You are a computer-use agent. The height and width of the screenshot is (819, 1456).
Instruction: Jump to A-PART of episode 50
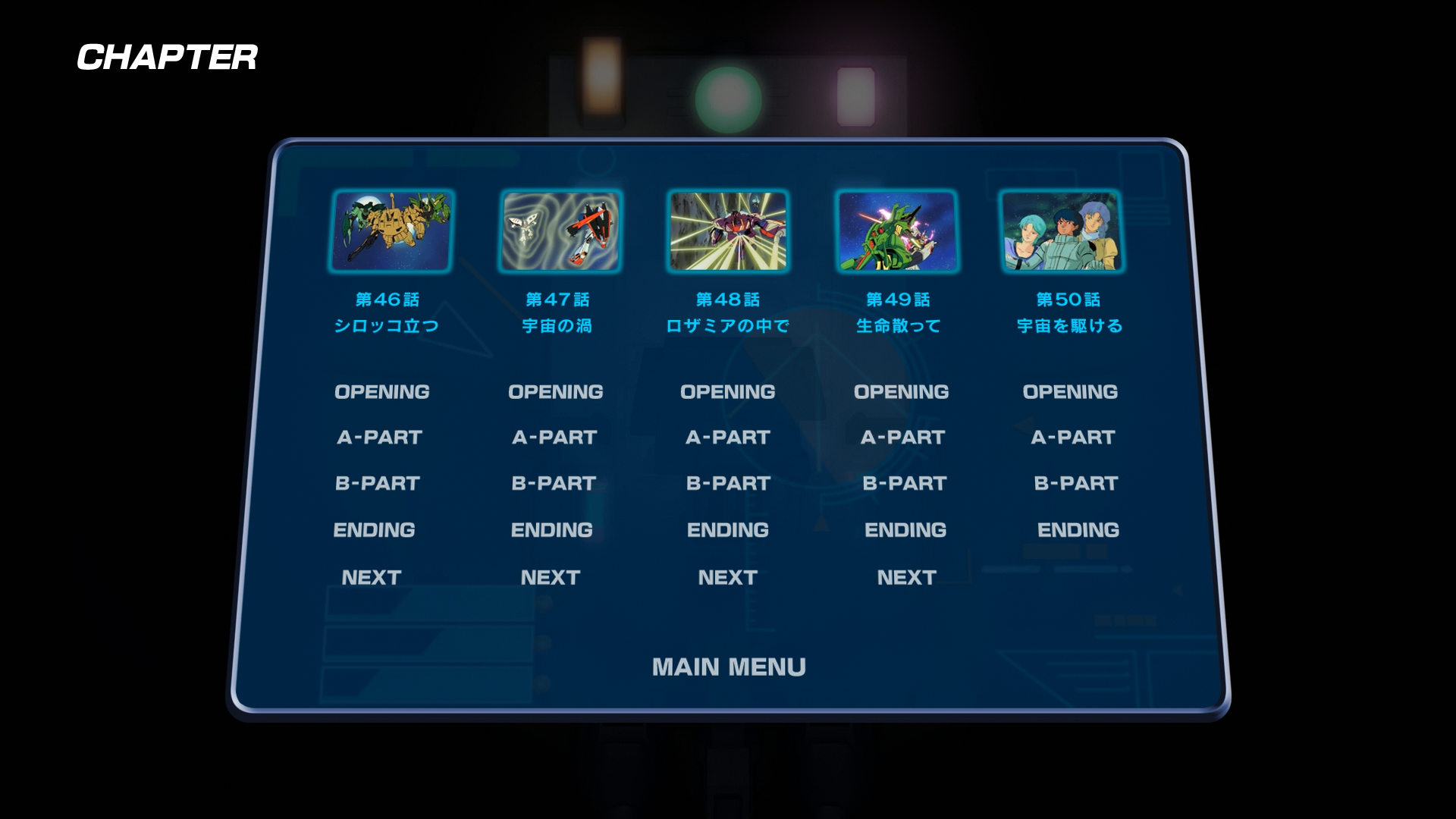[1073, 438]
